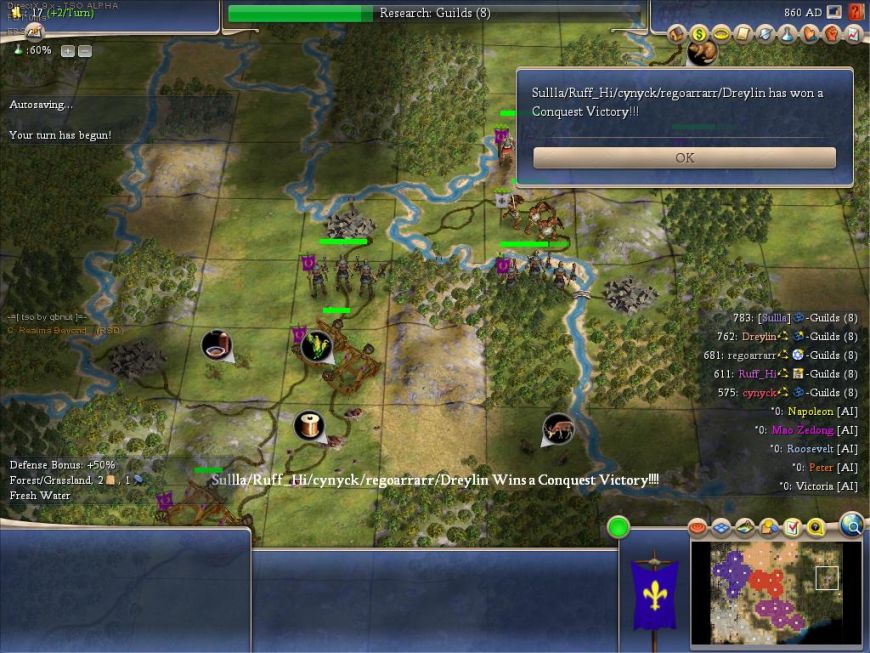
Task: Open the Technology Advisor flask icon
Action: [x=787, y=34]
